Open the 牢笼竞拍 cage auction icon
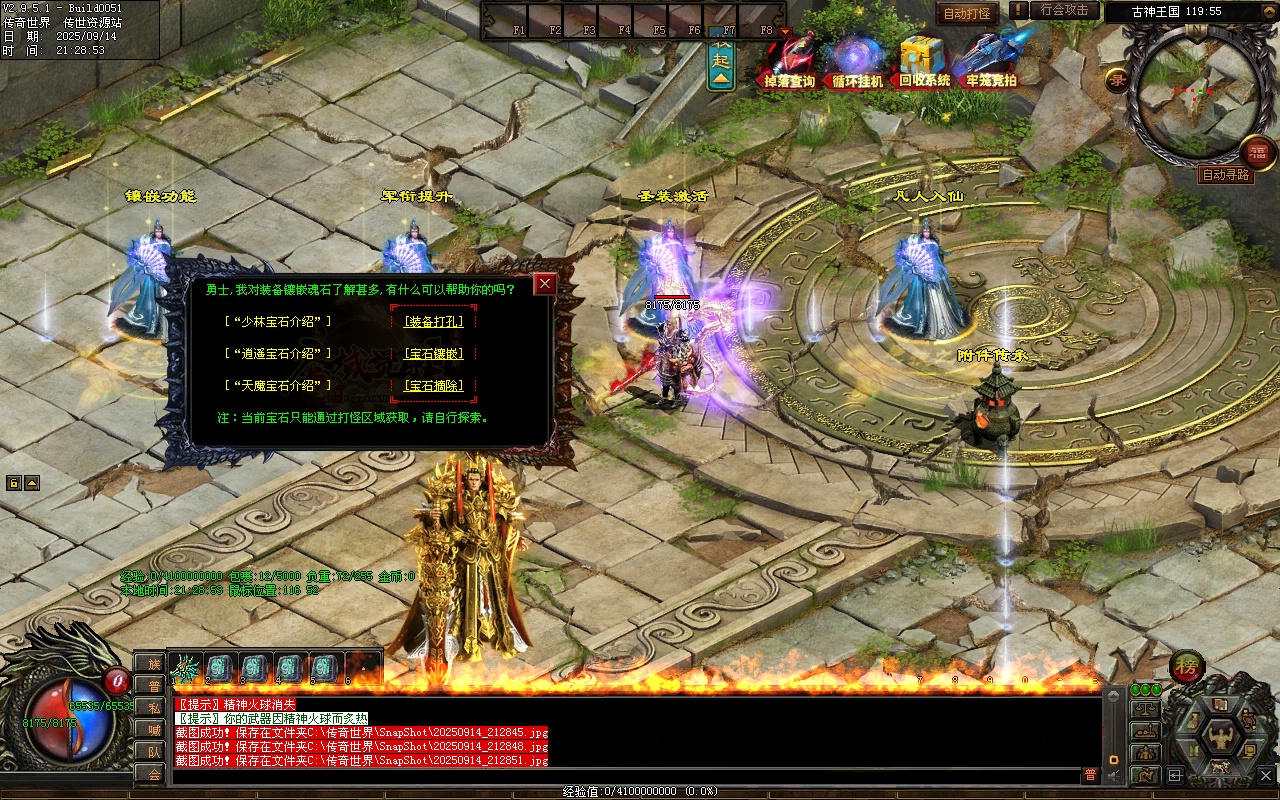The width and height of the screenshot is (1280, 800). click(992, 62)
